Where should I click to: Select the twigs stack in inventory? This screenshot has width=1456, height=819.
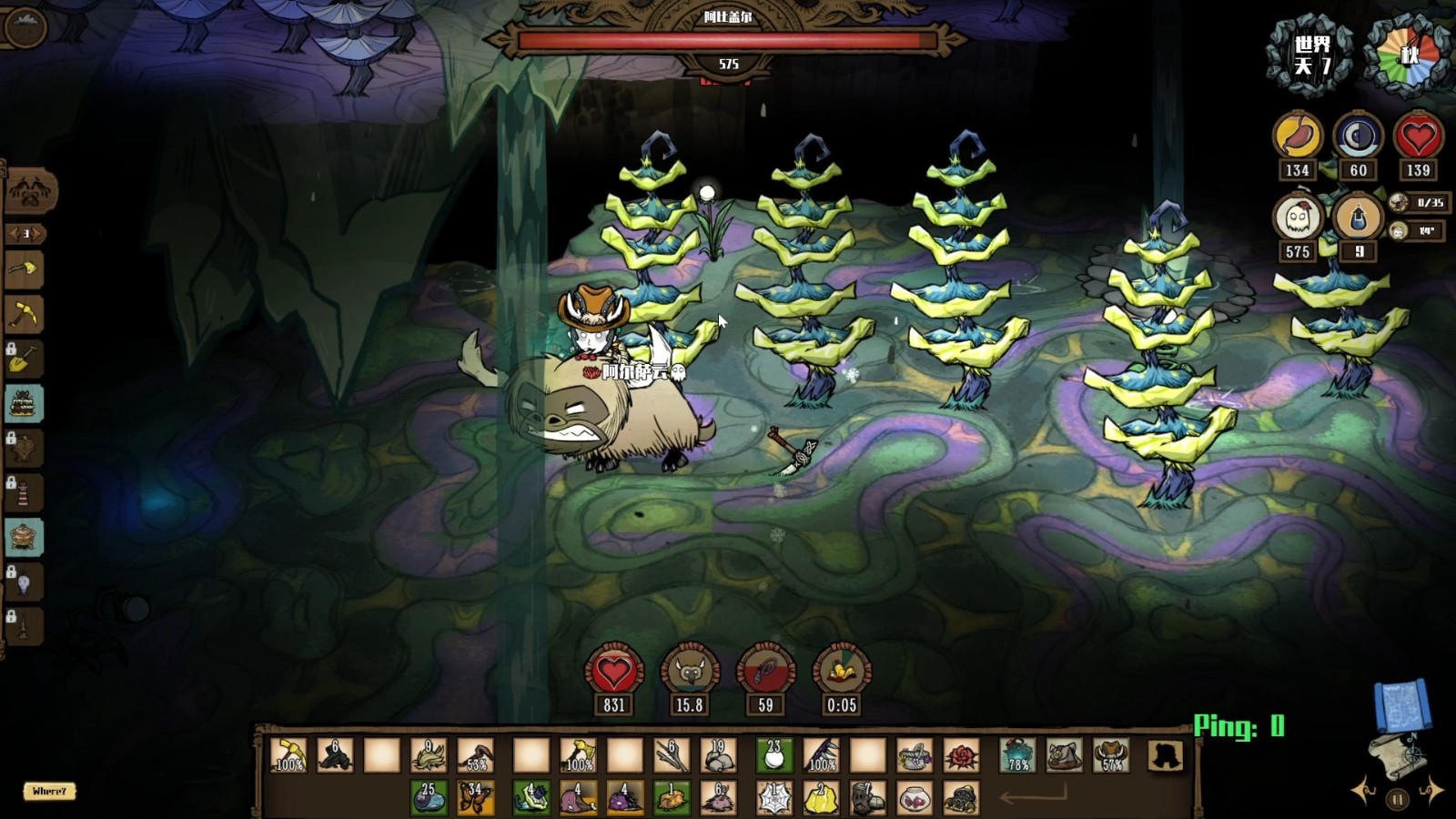tap(672, 755)
